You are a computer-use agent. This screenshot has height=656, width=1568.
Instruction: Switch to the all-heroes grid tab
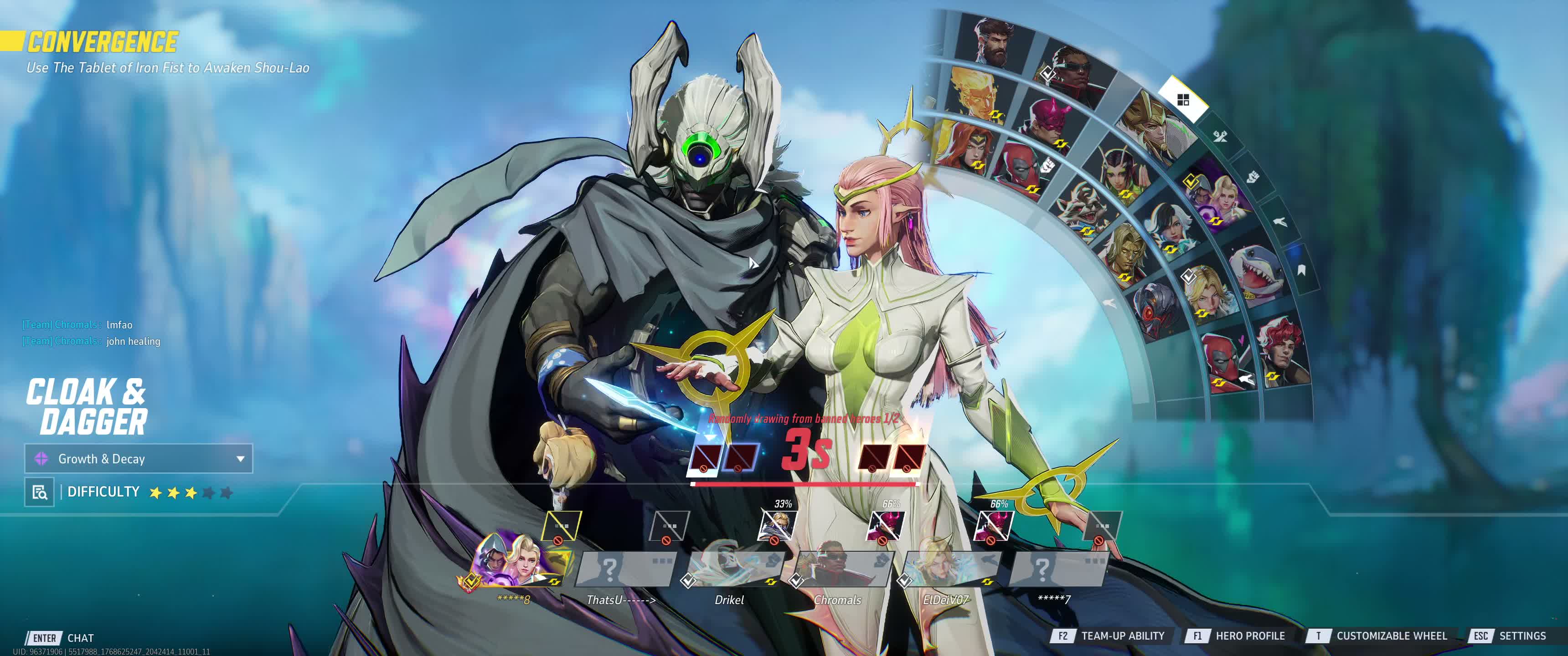point(1183,100)
